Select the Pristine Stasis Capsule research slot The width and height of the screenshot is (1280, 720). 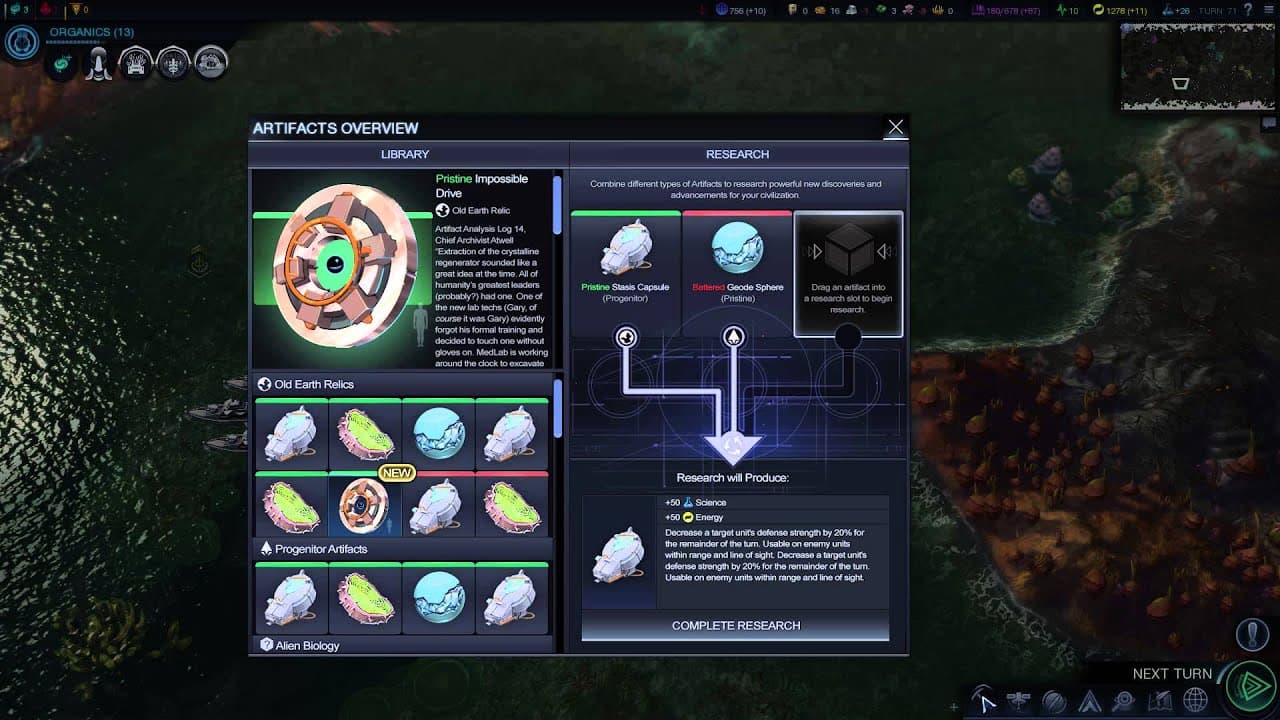pyautogui.click(x=626, y=259)
